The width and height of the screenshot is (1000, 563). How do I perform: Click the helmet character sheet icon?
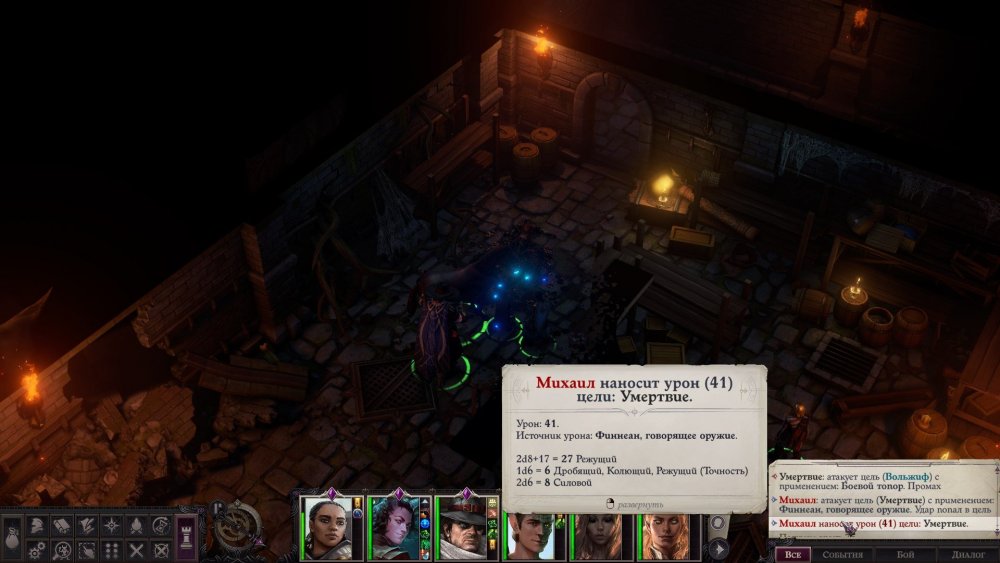click(x=36, y=525)
